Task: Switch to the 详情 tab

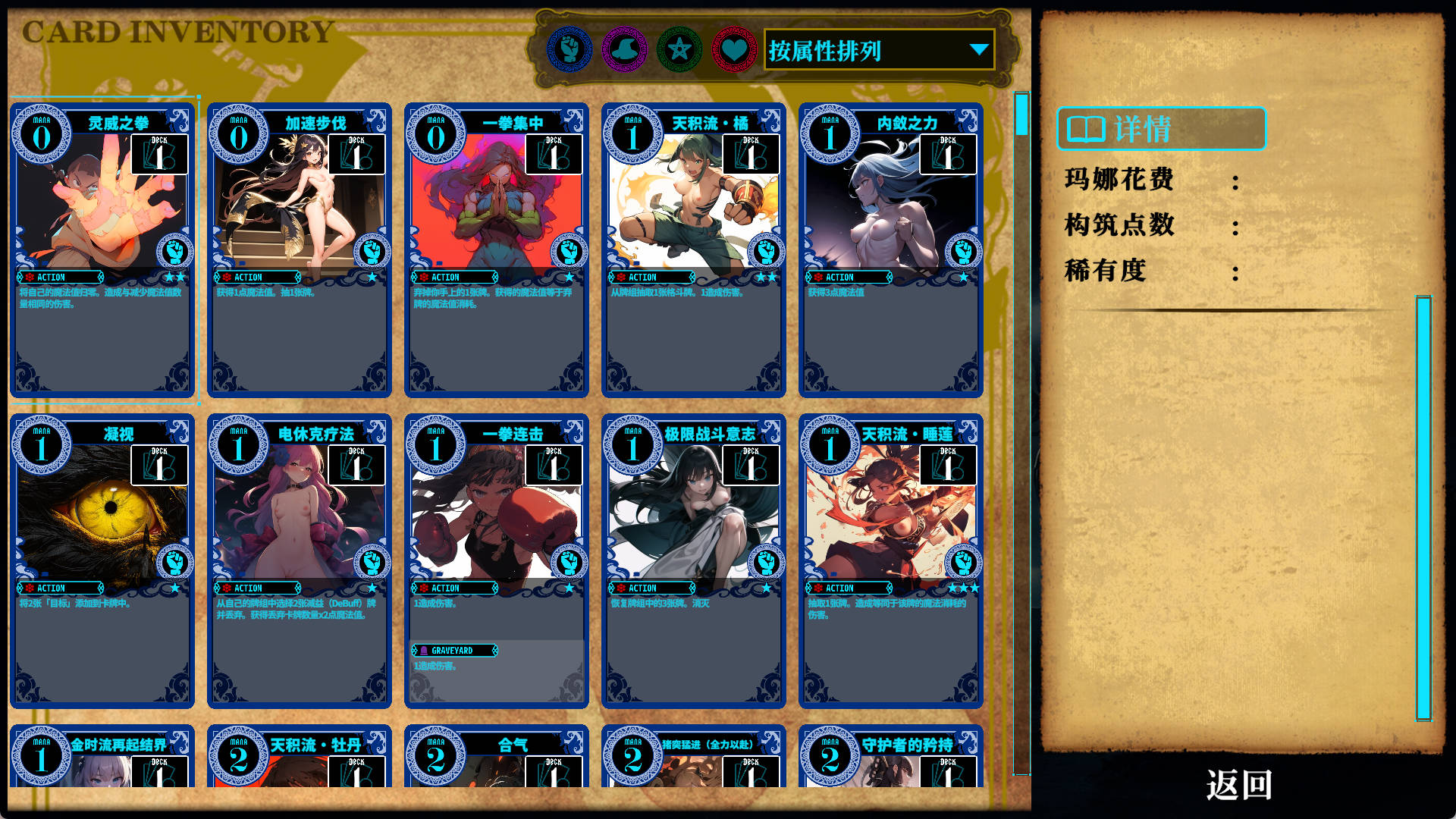Action: coord(1160,129)
